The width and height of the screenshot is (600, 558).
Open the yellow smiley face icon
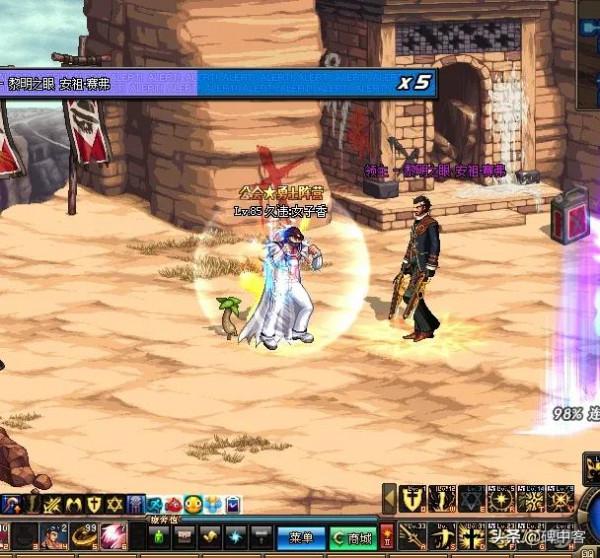193,505
